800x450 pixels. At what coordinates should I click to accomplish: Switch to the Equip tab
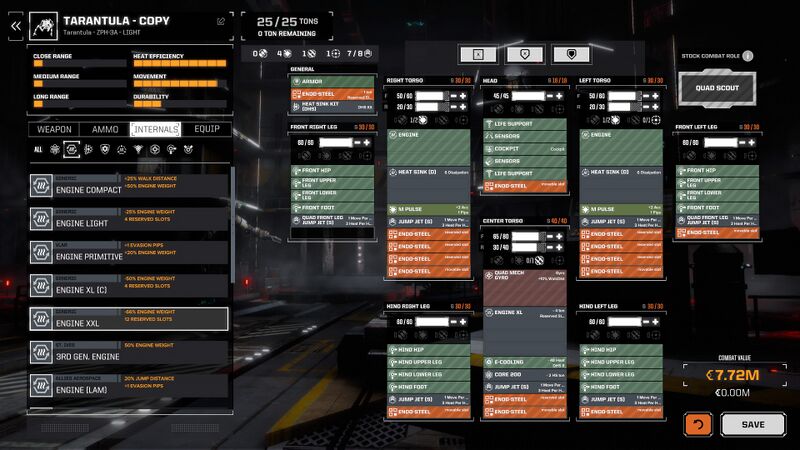(206, 129)
